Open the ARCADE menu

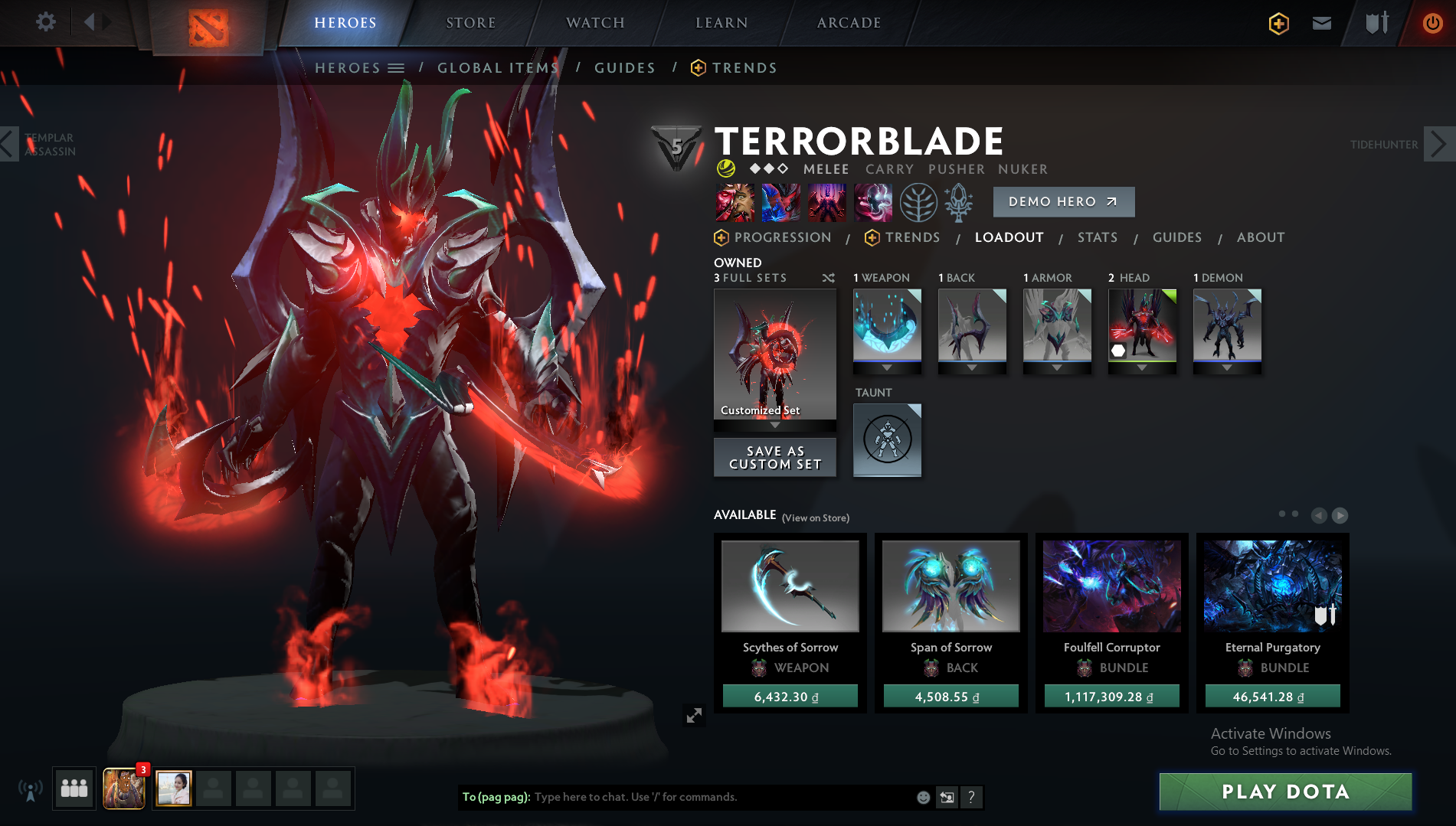(x=846, y=22)
